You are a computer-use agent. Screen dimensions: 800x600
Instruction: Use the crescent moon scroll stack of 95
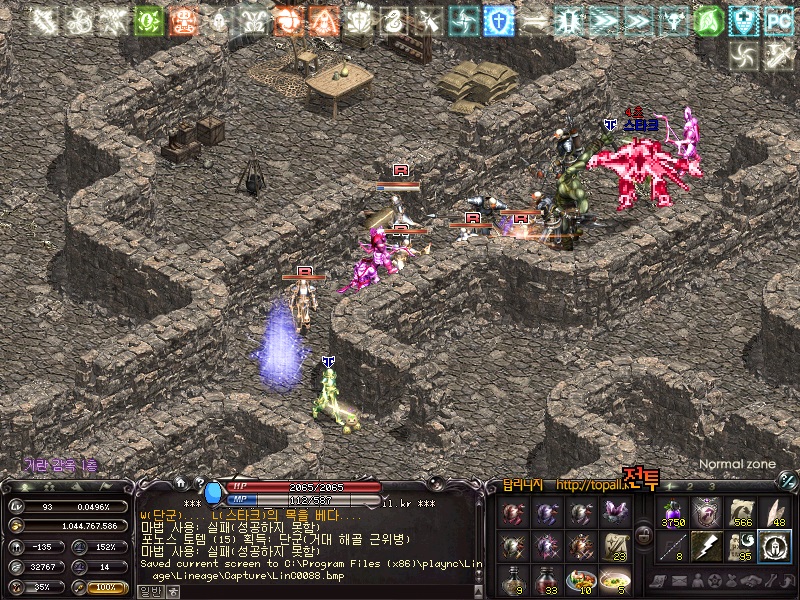[741, 547]
